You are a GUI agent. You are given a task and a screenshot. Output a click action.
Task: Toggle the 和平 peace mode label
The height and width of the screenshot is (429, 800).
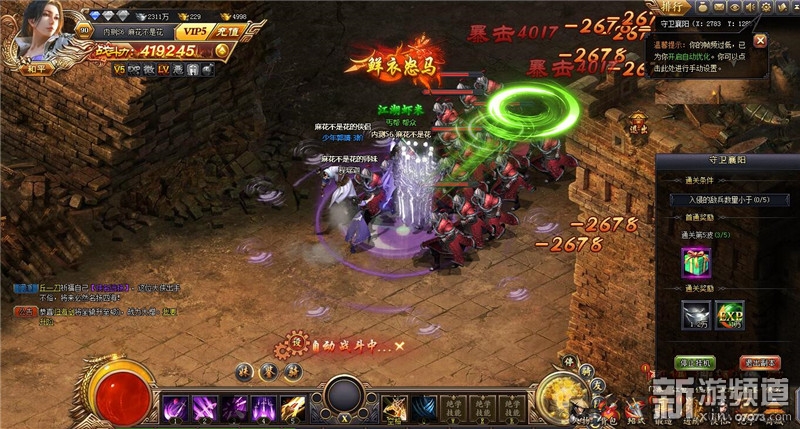38,69
